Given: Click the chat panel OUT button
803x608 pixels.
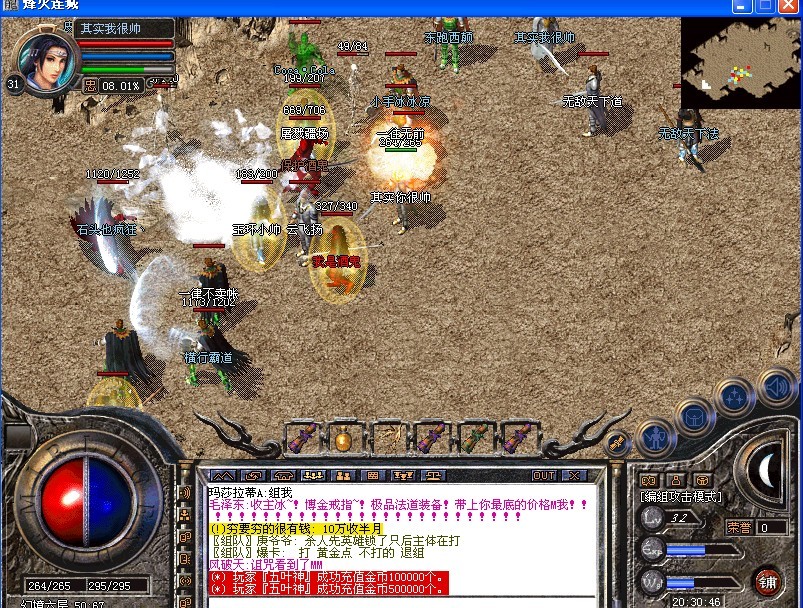Looking at the screenshot, I should pyautogui.click(x=544, y=475).
